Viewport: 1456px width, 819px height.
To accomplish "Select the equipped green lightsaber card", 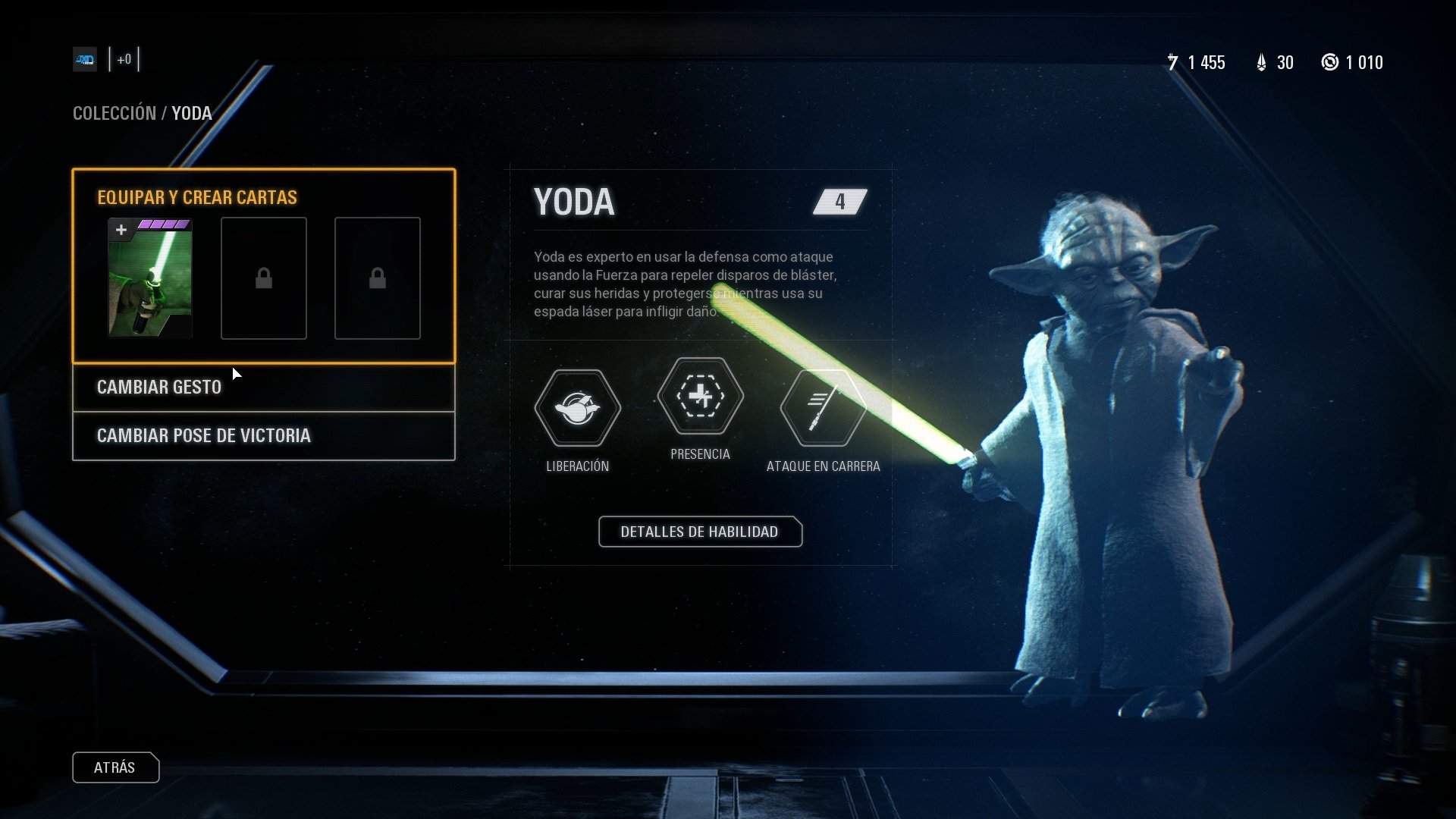I will (x=150, y=278).
